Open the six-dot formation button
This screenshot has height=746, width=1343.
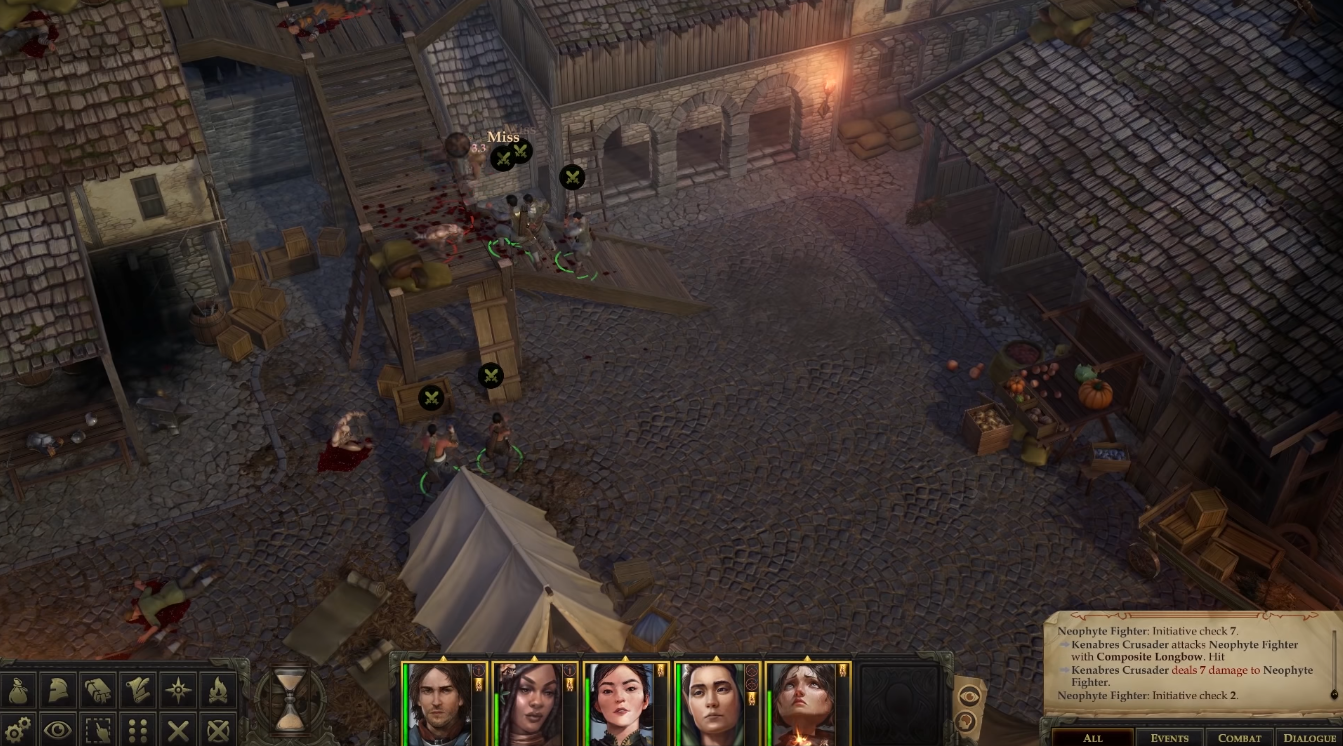[137, 729]
